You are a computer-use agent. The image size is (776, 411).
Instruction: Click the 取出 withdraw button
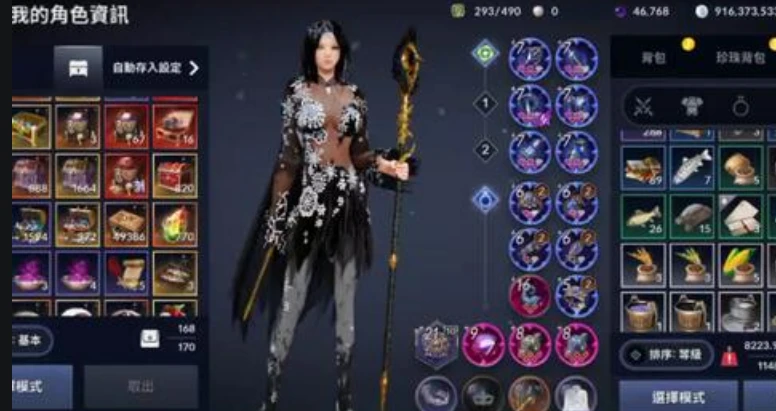(140, 387)
